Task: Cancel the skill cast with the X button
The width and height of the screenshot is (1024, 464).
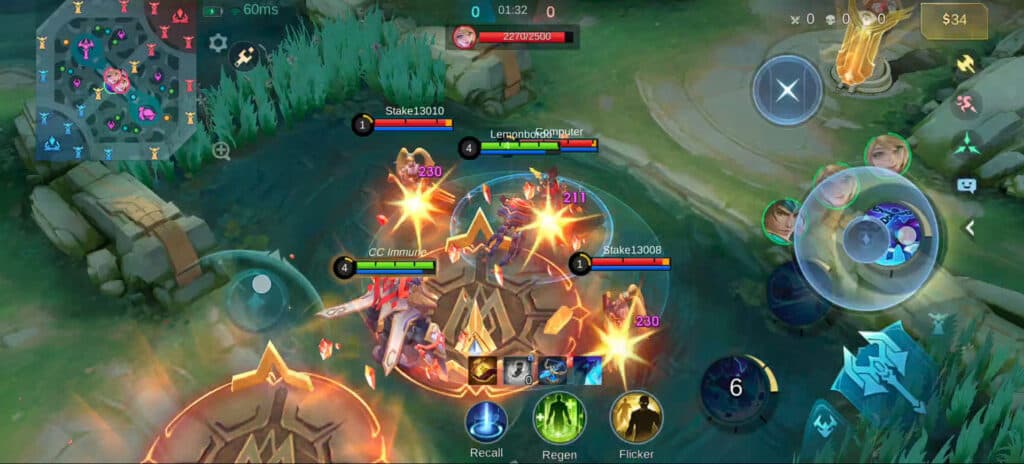Action: 787,90
